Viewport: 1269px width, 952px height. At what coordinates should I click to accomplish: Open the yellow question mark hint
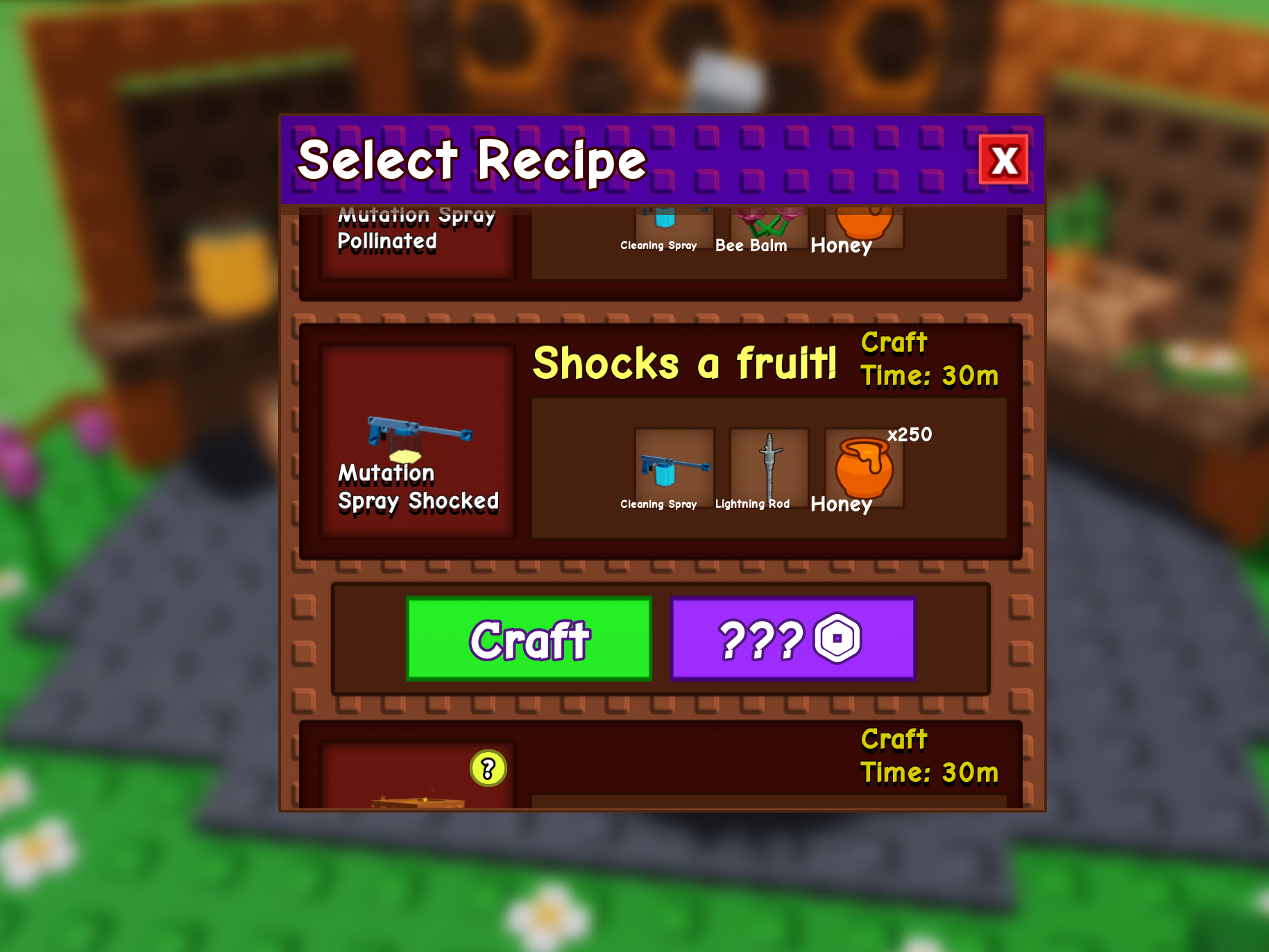488,768
